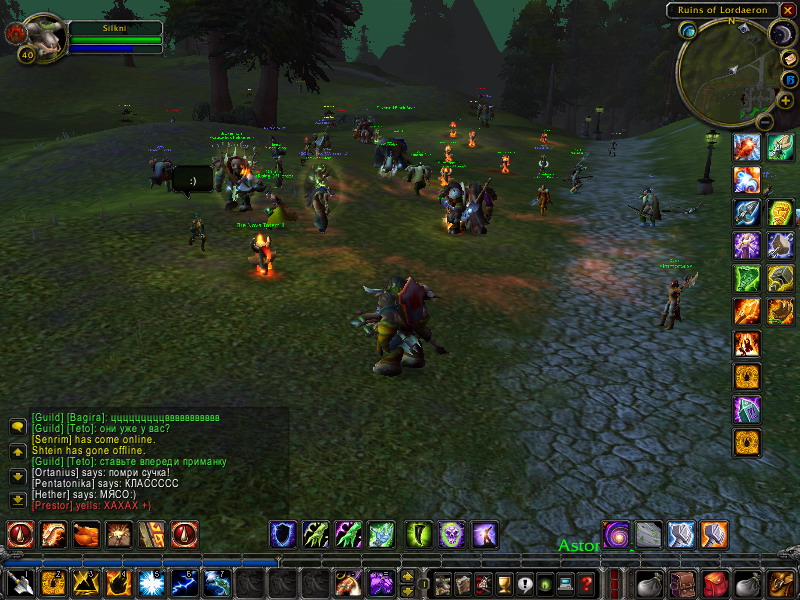Open the red question mark help menu
Viewport: 800px width, 600px height.
click(586, 582)
